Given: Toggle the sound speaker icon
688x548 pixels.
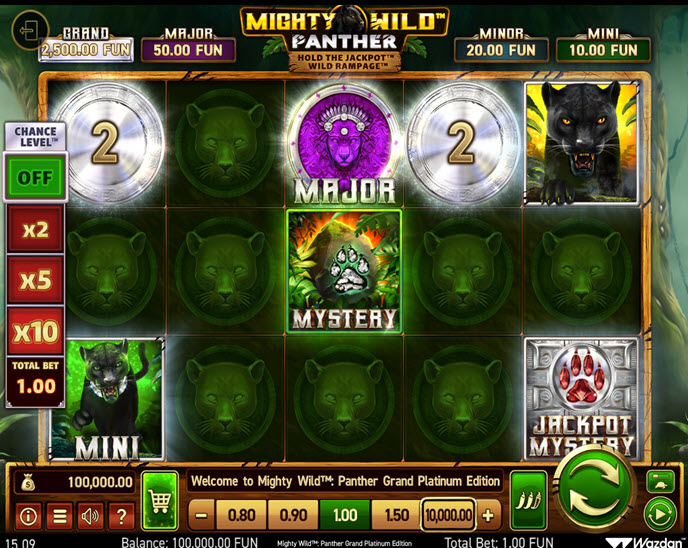Looking at the screenshot, I should pyautogui.click(x=90, y=516).
